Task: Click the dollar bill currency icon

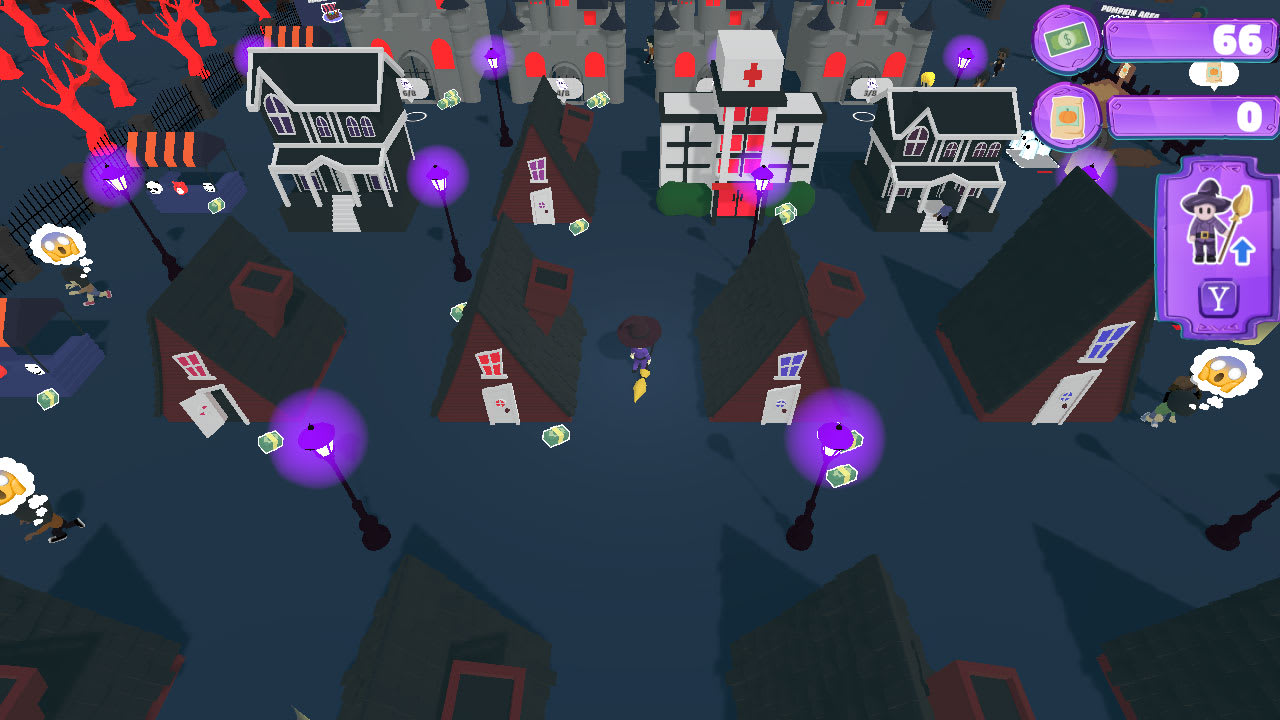Action: [x=1068, y=42]
